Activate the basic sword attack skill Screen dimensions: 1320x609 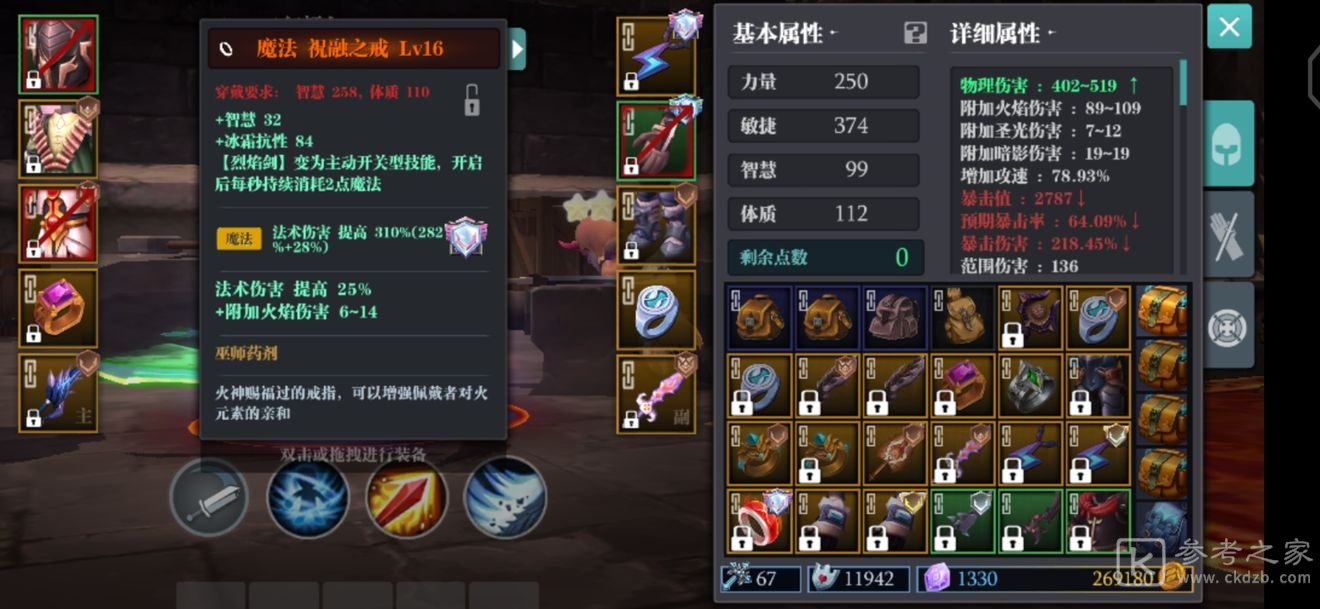[209, 498]
